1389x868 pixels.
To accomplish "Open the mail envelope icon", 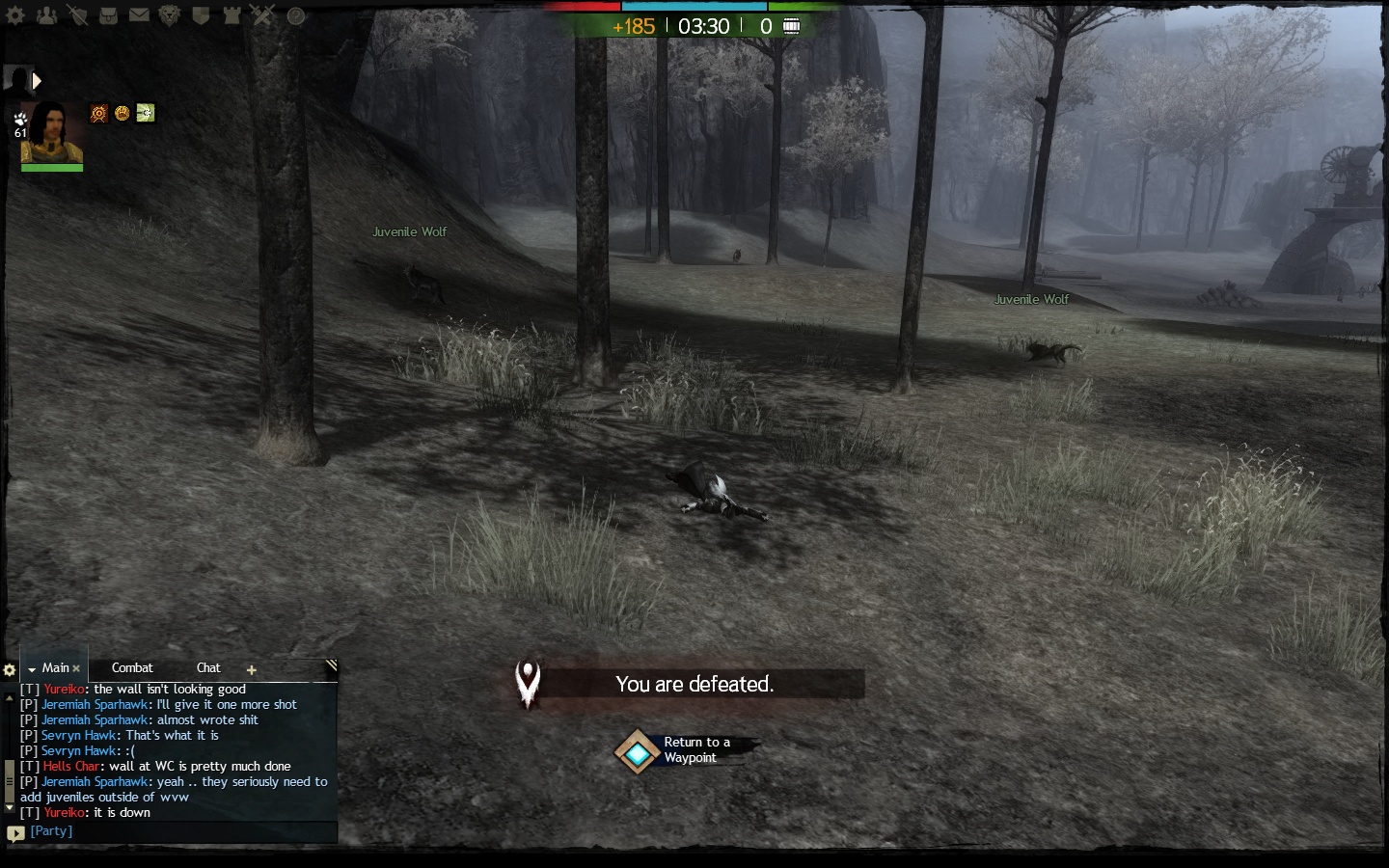I will click(139, 15).
